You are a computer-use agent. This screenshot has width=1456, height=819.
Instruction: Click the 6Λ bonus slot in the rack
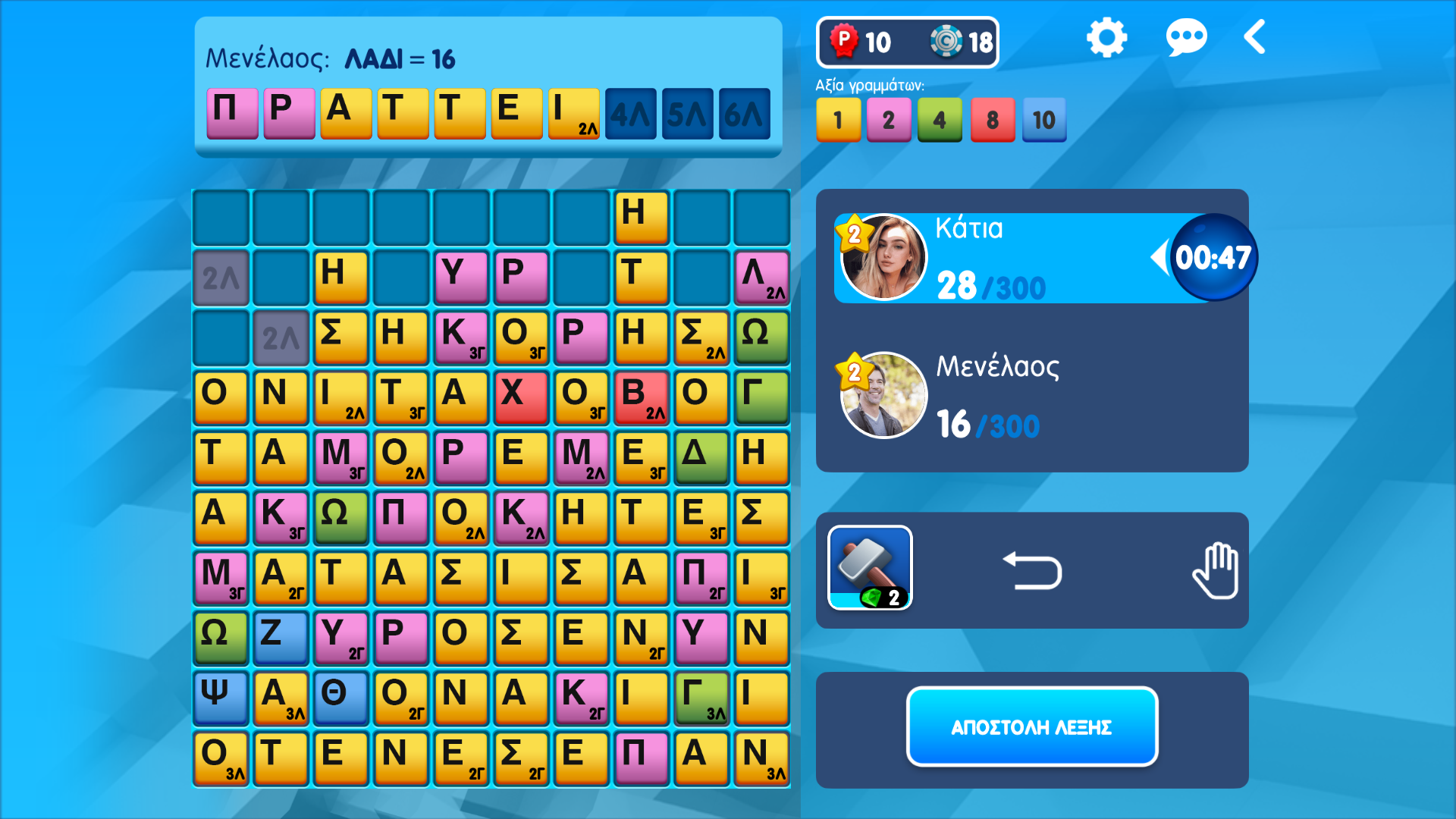tap(744, 114)
